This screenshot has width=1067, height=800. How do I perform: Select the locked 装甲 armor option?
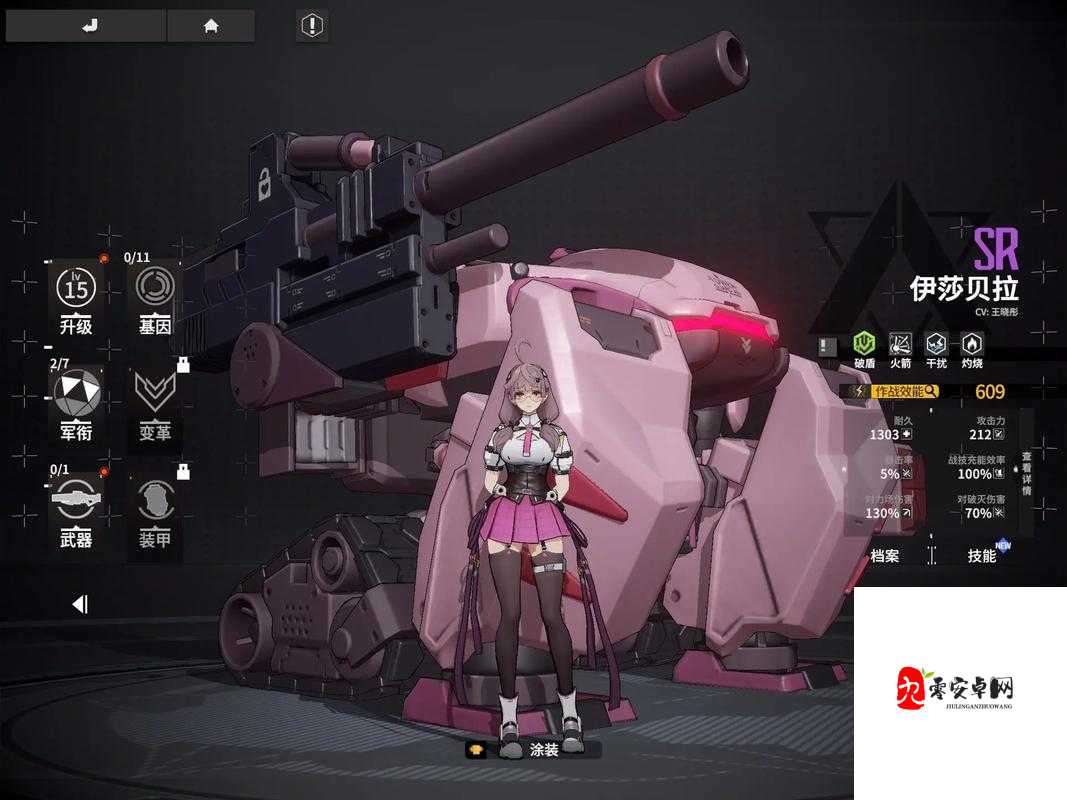[x=155, y=514]
